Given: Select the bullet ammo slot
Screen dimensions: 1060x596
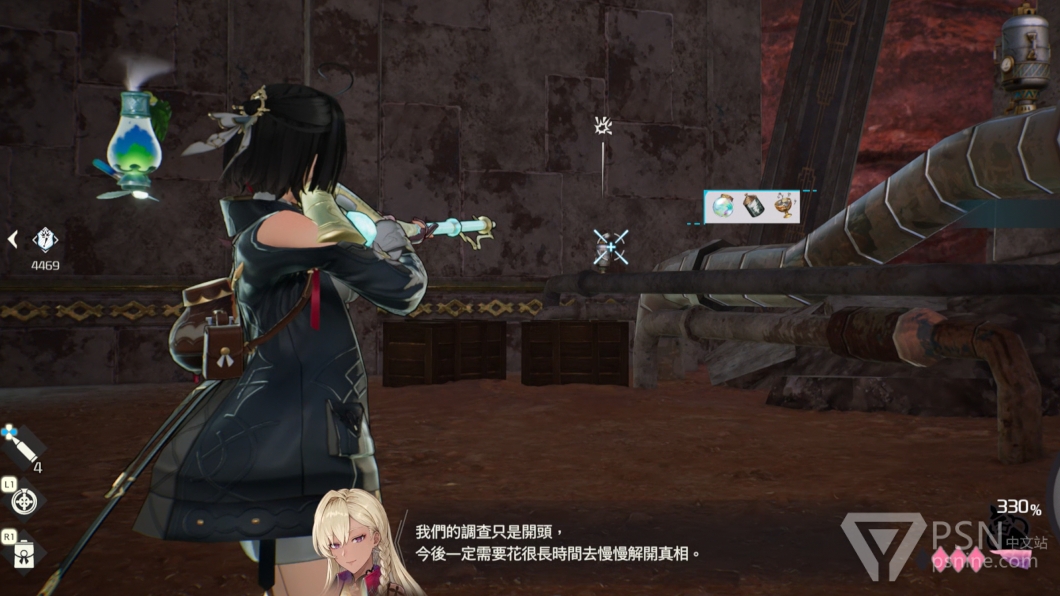Looking at the screenshot, I should tap(18, 444).
